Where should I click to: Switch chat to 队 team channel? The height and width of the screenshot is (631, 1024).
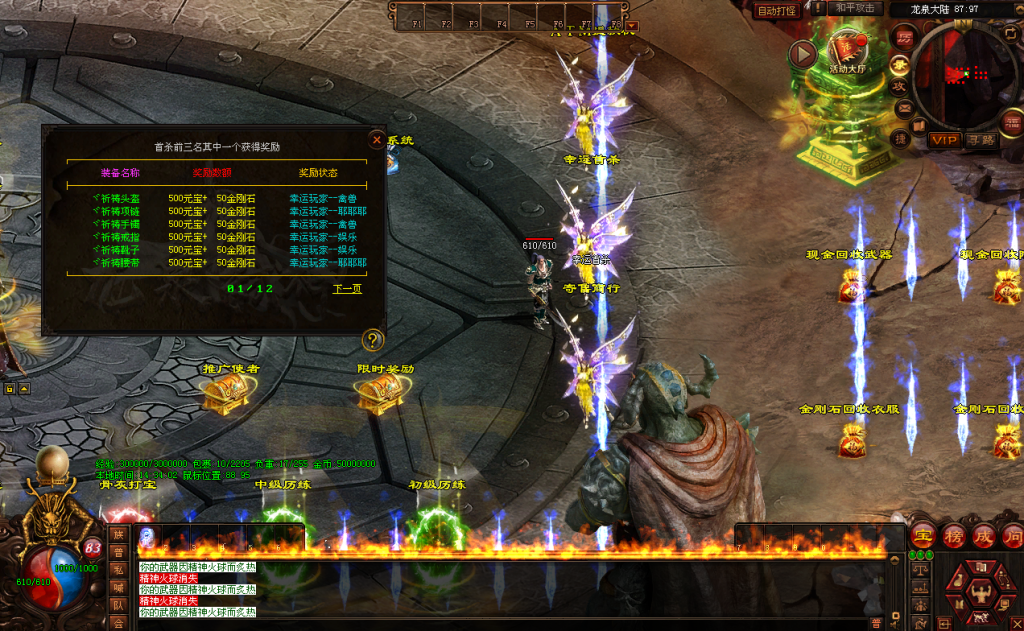pyautogui.click(x=119, y=604)
